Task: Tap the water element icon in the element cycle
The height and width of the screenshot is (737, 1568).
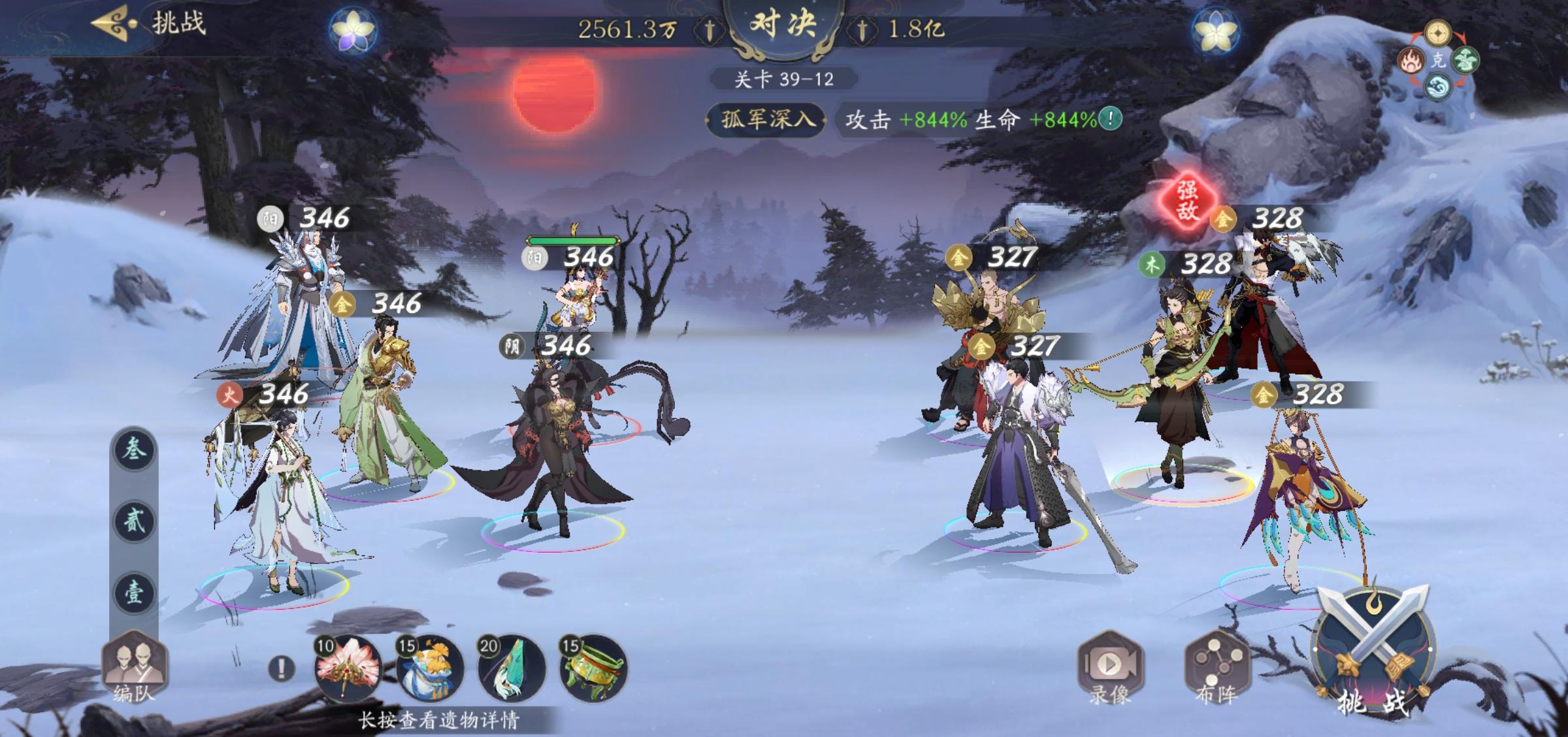Action: [1437, 87]
